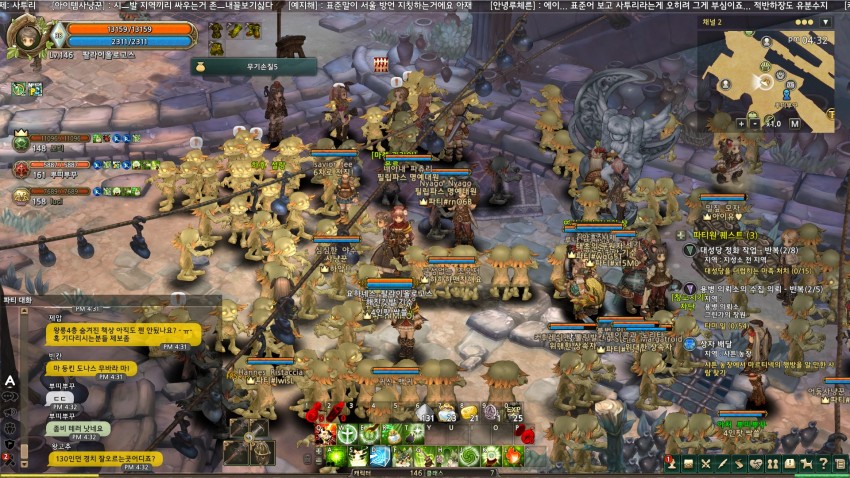Click the minimap zoom-in plus button
This screenshot has height=478, width=850.
pos(743,123)
